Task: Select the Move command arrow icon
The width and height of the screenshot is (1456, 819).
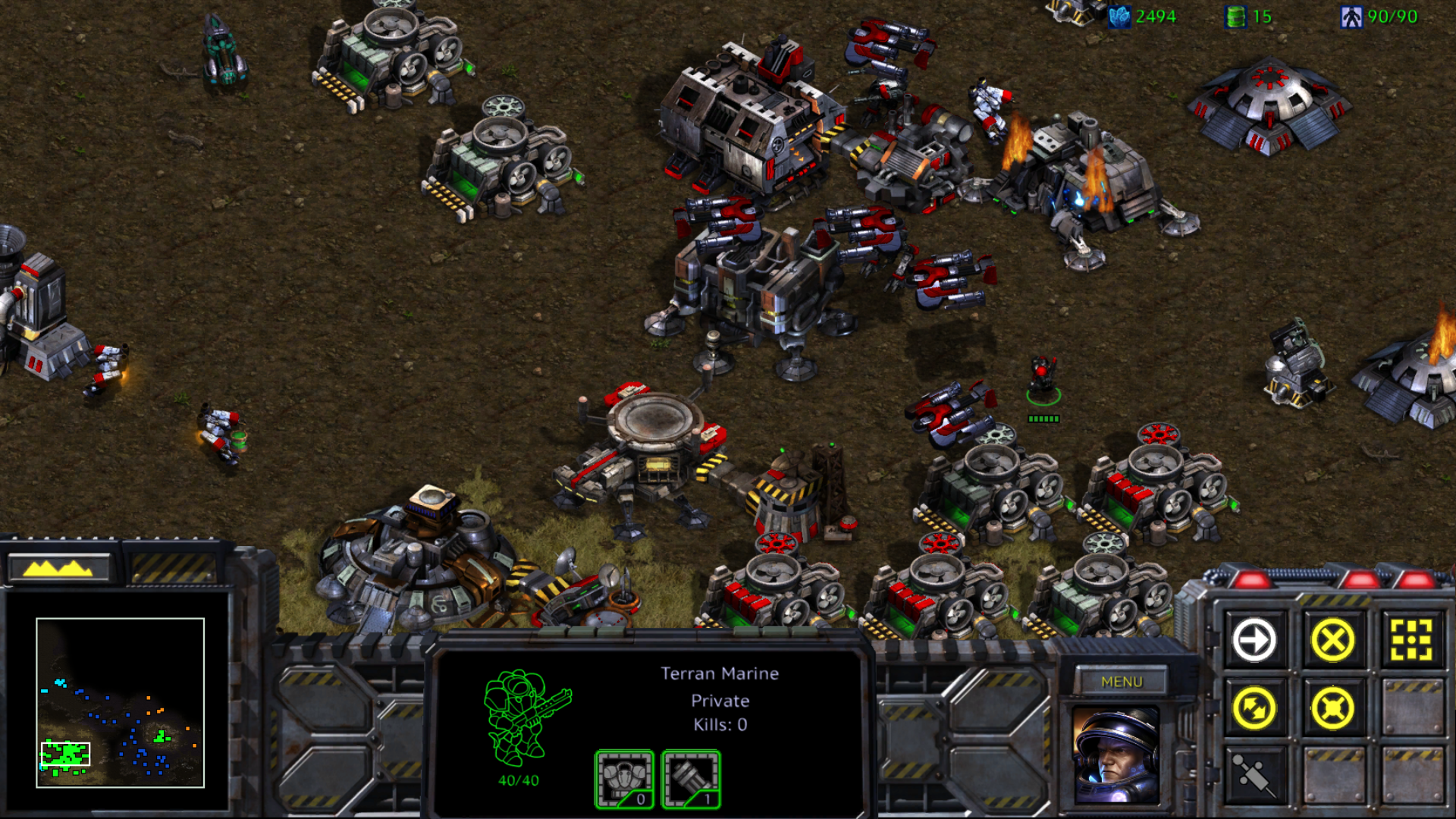Action: (x=1254, y=640)
